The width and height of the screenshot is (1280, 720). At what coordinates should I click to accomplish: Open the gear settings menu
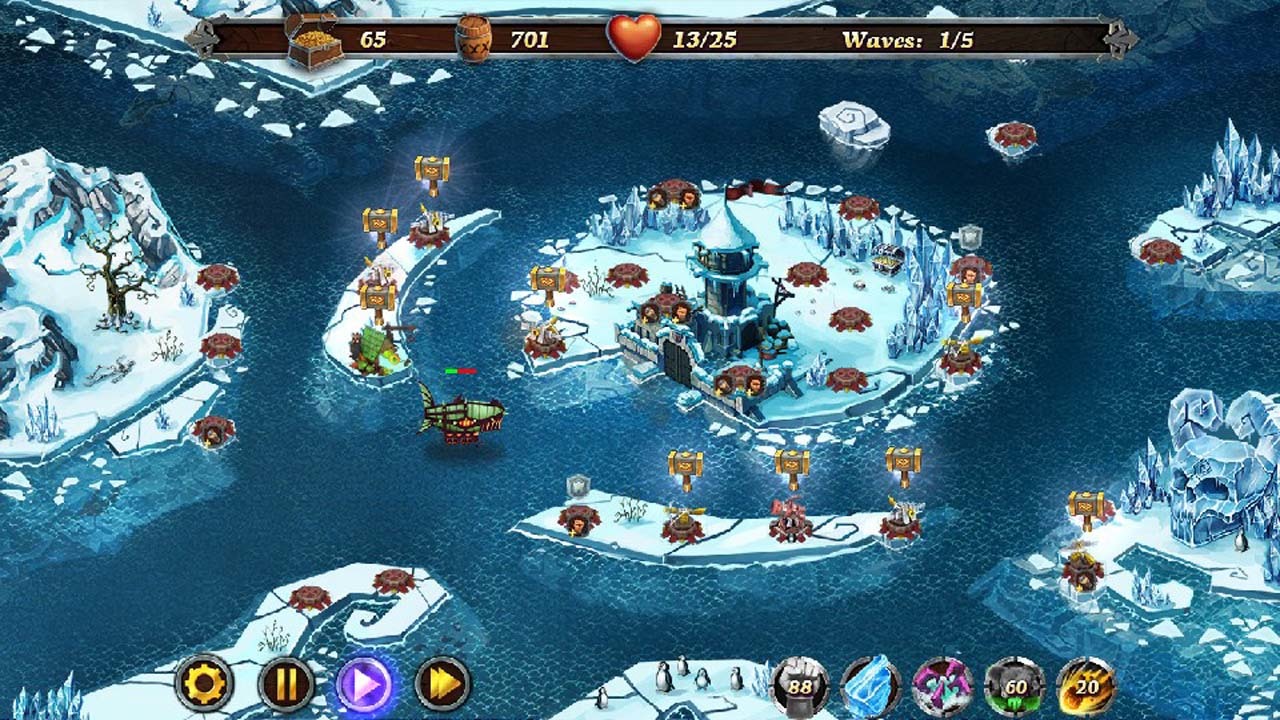point(205,684)
